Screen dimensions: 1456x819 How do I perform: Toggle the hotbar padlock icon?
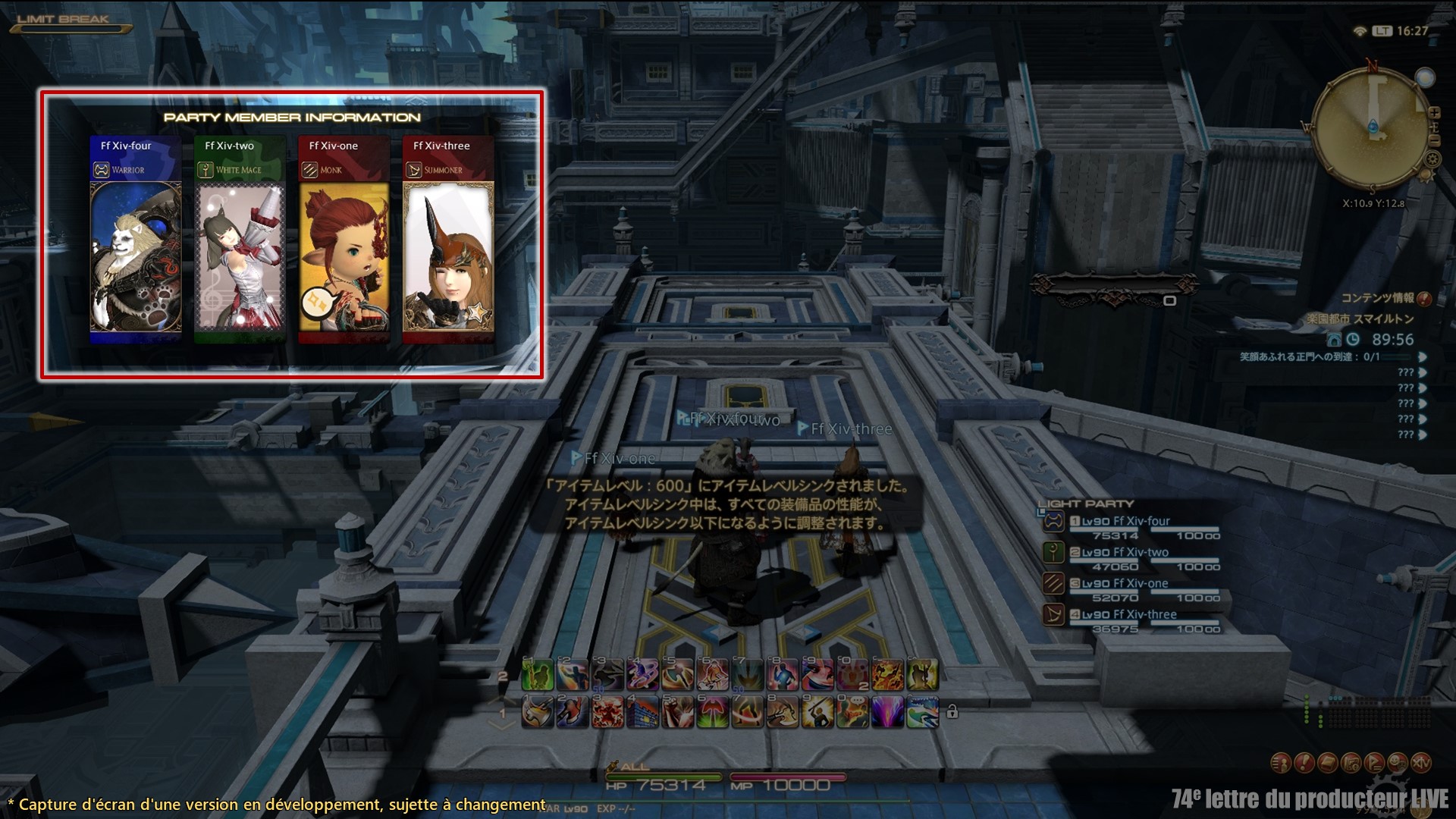pyautogui.click(x=952, y=712)
